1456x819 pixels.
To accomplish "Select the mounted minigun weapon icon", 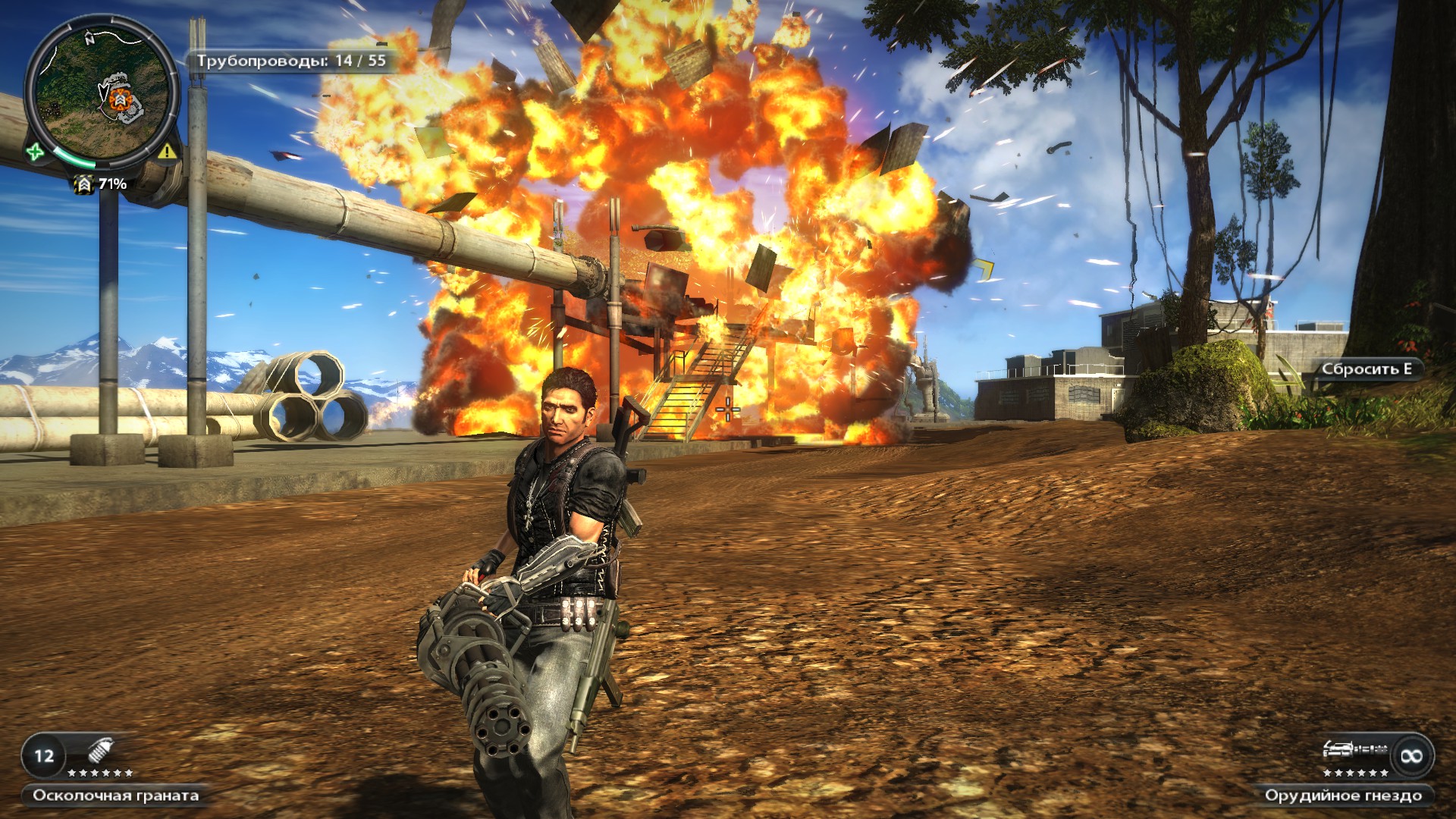I will point(1354,750).
